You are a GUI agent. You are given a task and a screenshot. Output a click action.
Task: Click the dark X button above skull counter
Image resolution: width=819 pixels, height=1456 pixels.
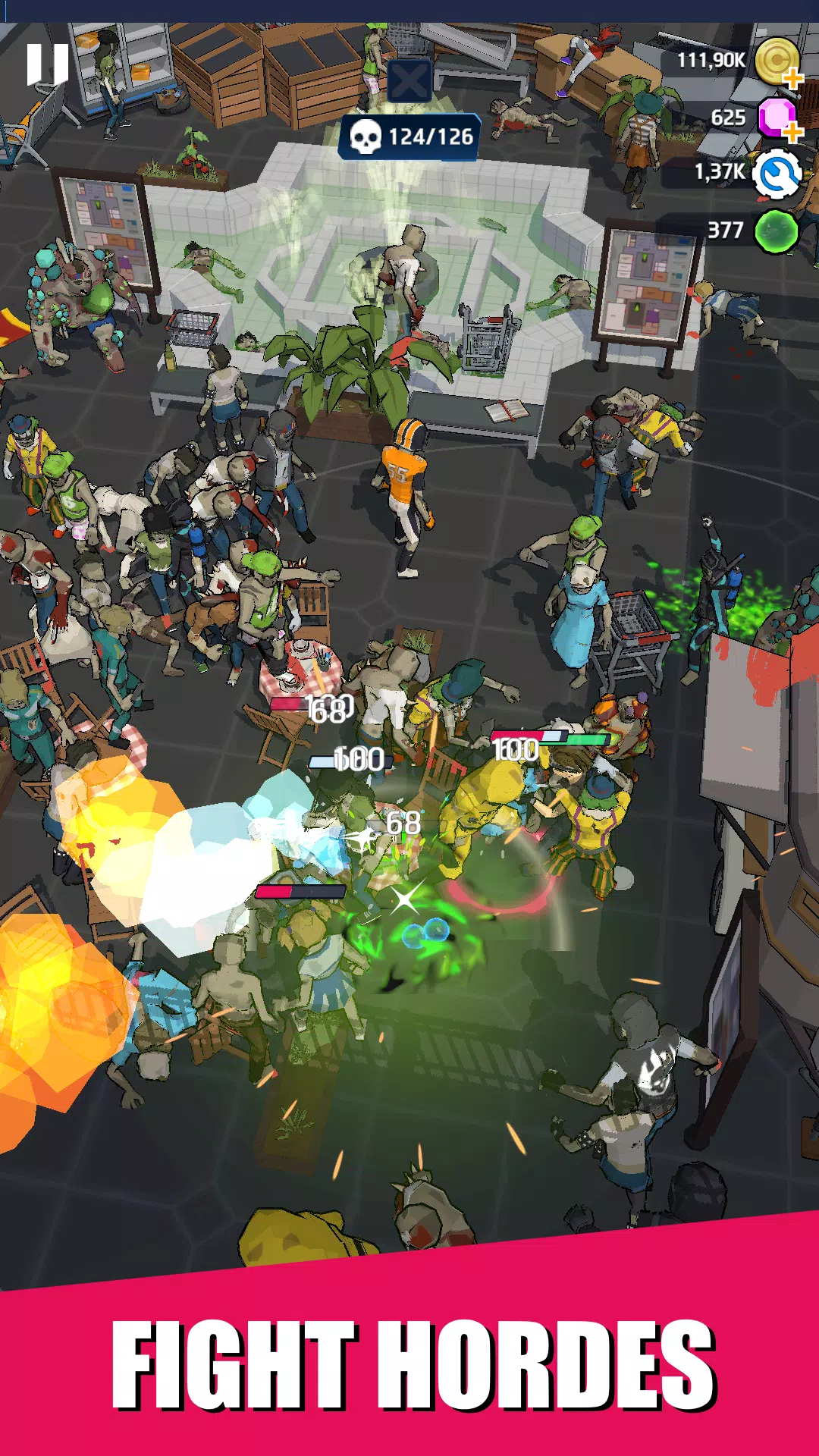[x=409, y=80]
